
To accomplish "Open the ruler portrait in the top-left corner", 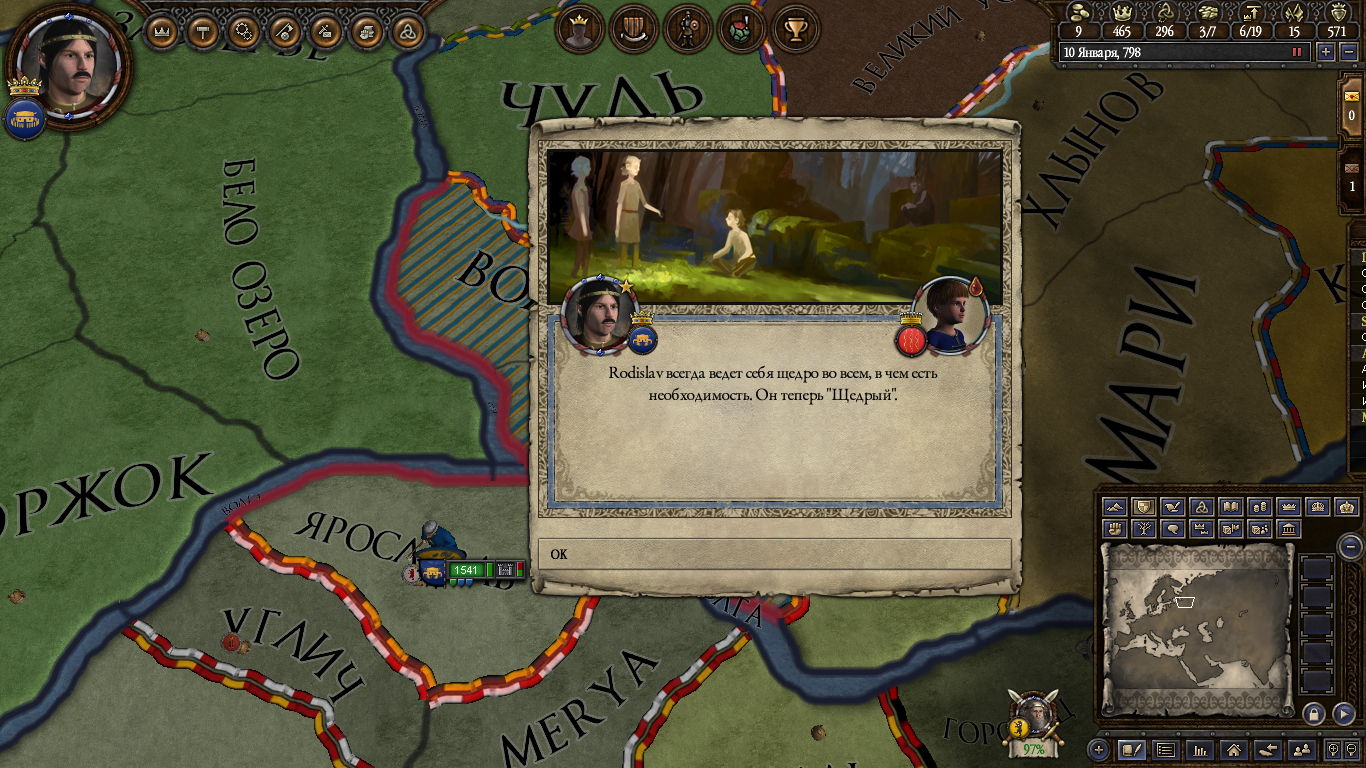I will (x=69, y=59).
